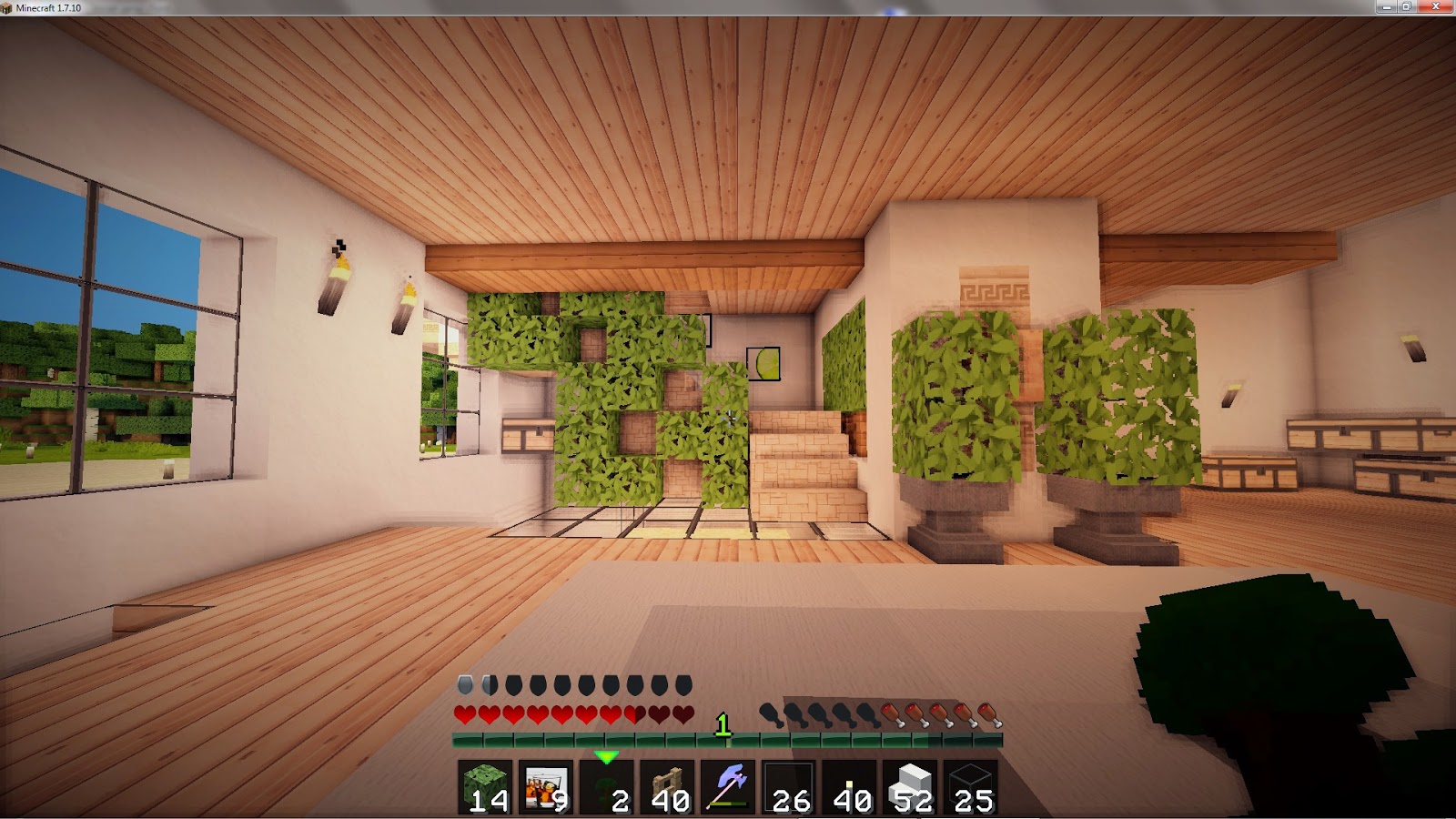Click the Minecraft 1.7.10 title bar text
Screen dimensions: 1456x819
(50, 10)
